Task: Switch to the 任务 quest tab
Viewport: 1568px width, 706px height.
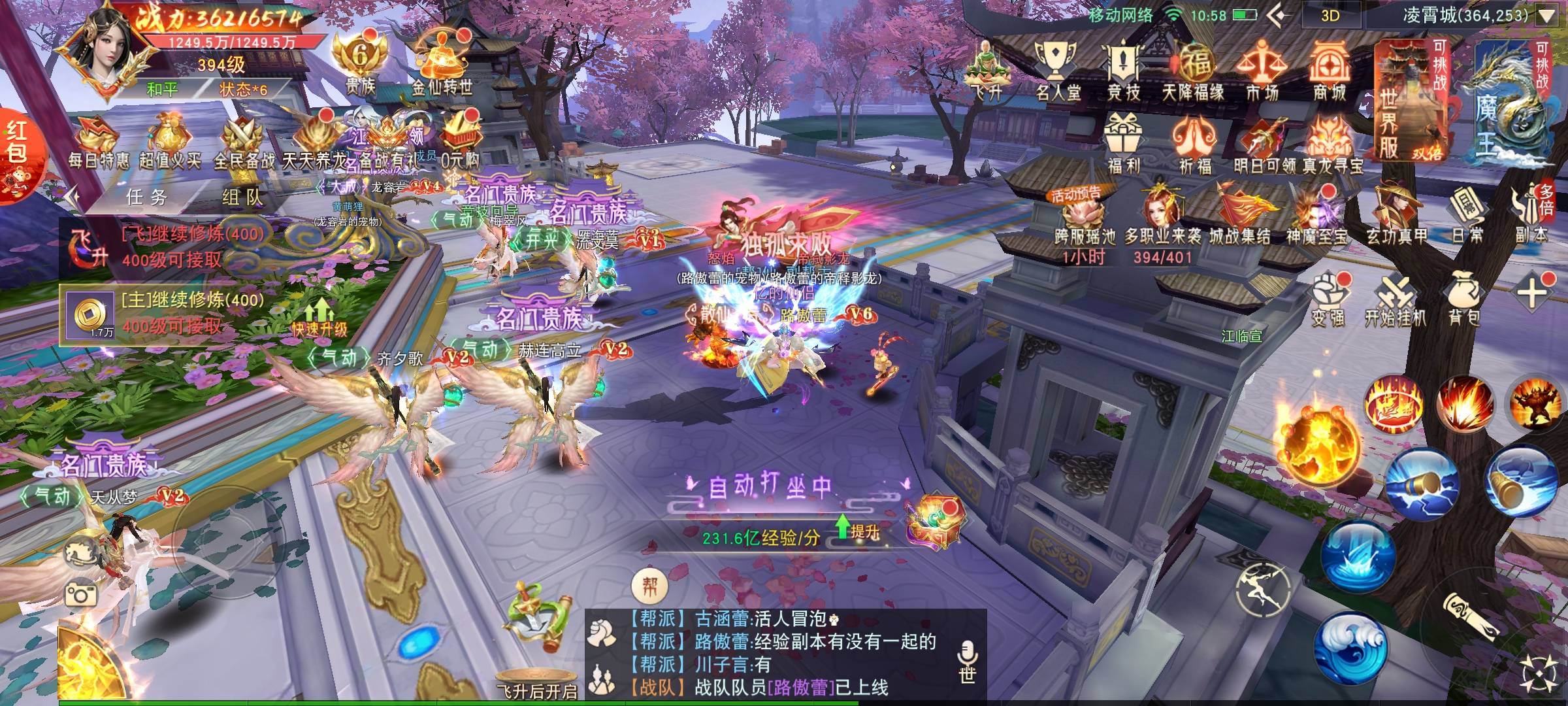Action: (146, 197)
